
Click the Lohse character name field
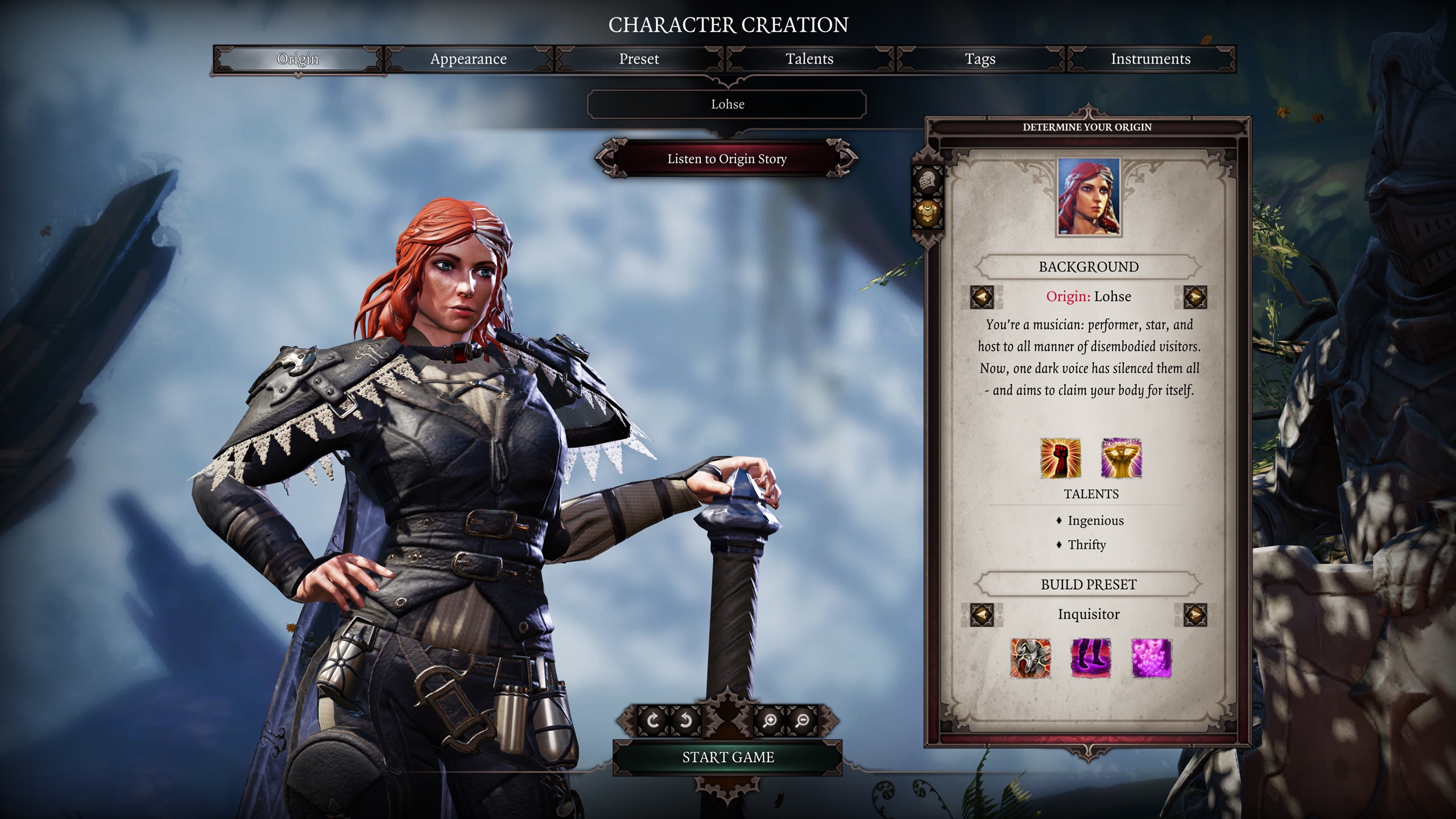pyautogui.click(x=727, y=104)
